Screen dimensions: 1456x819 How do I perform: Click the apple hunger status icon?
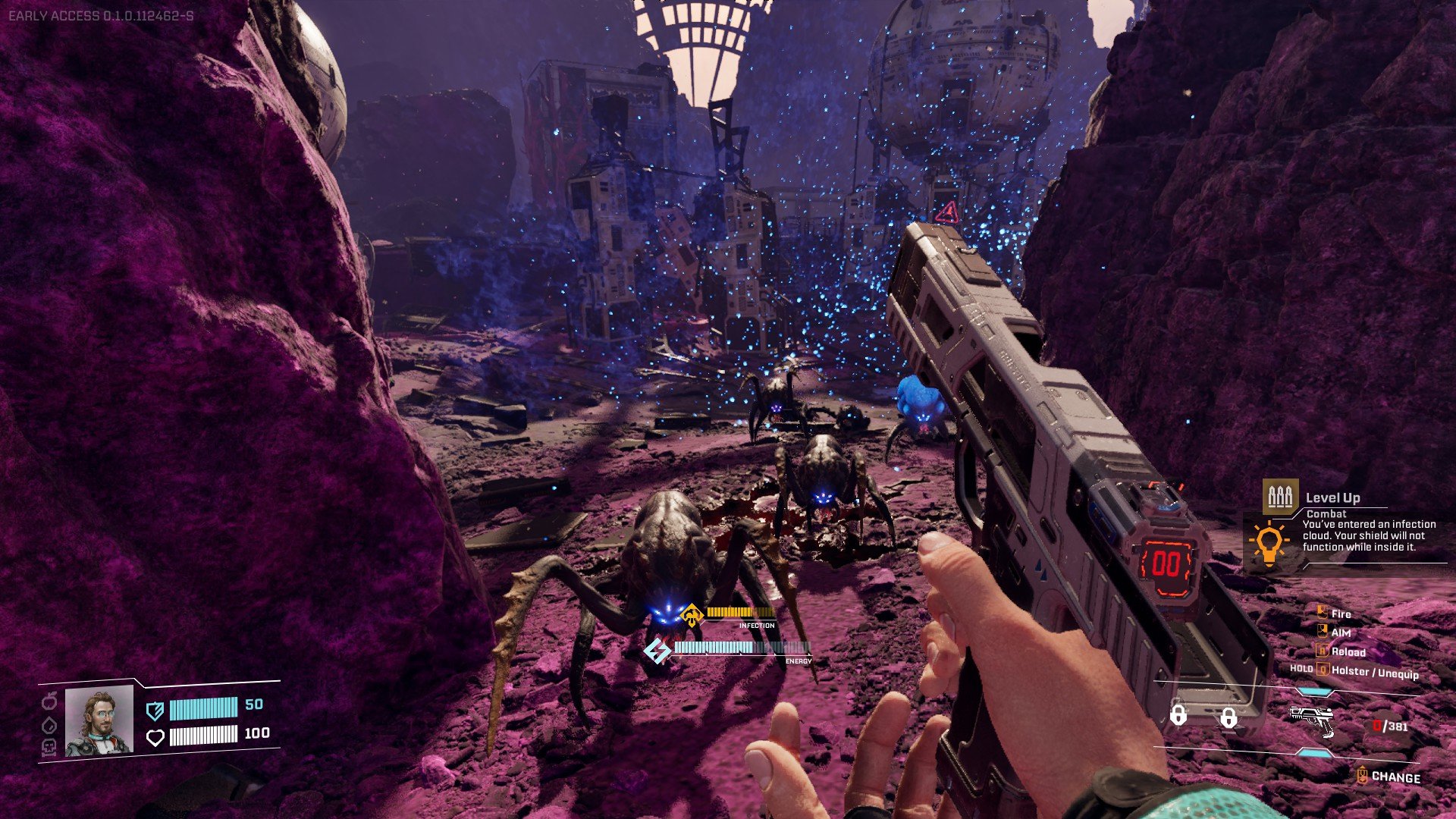point(49,698)
